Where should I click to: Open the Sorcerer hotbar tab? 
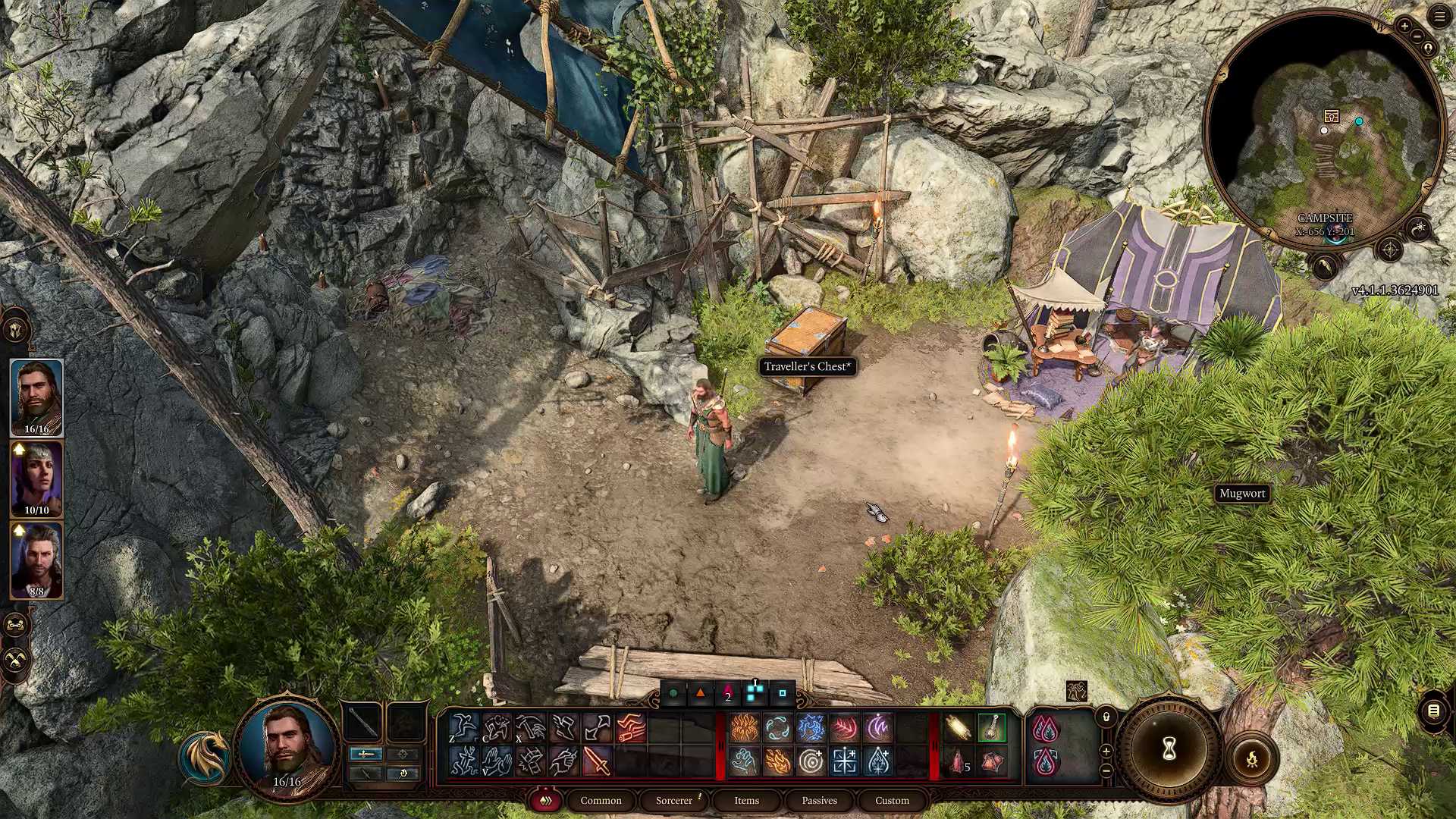tap(674, 800)
